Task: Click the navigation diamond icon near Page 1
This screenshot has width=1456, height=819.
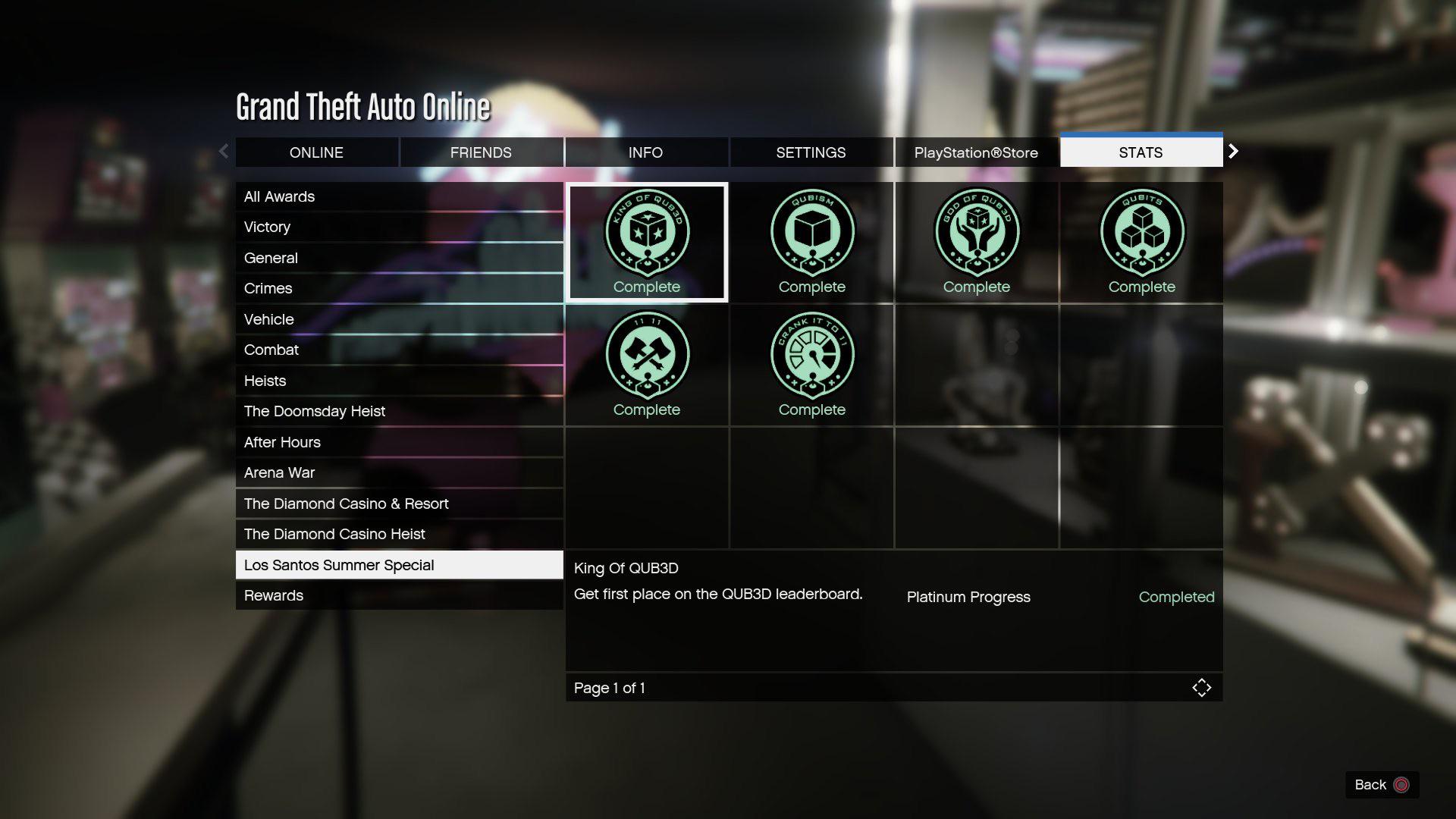Action: 1202,687
